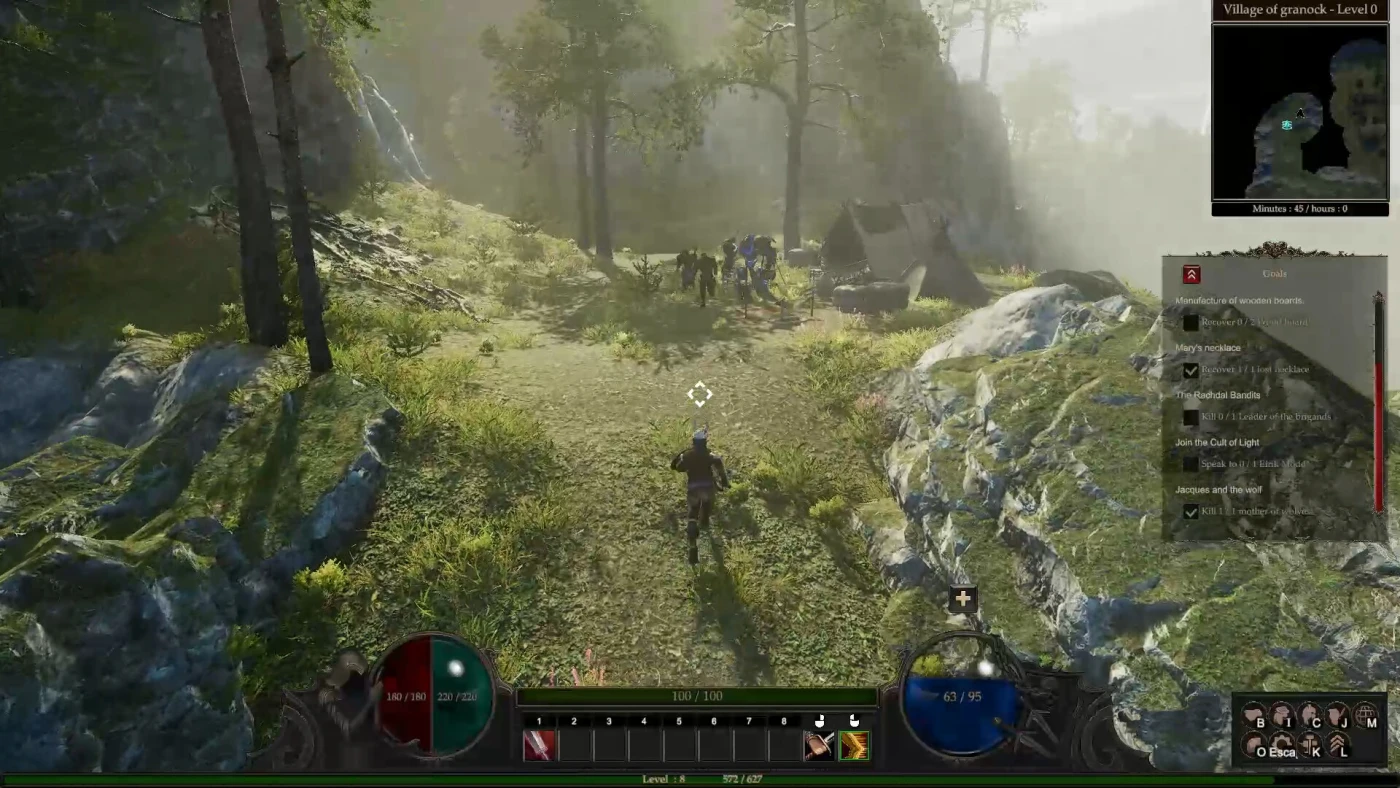Activate the red sword skill in slot 1
1400x788 pixels.
[x=539, y=745]
